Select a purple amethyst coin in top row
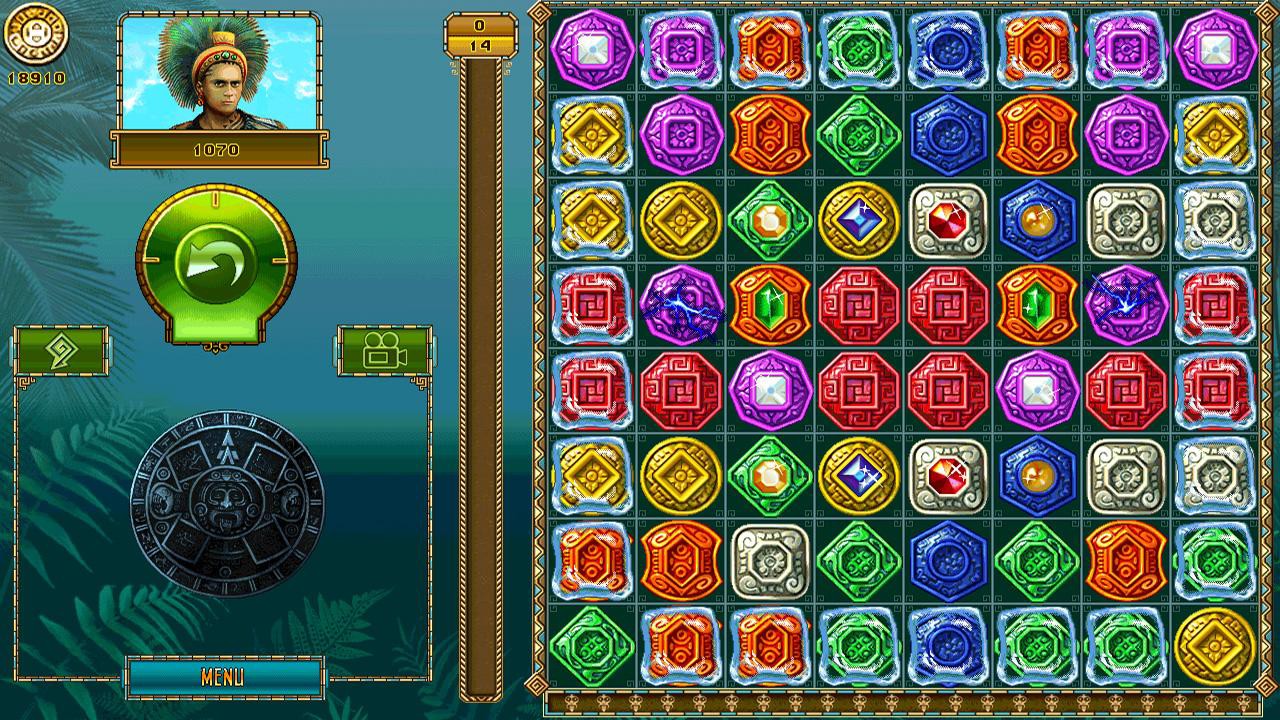 click(x=680, y=48)
